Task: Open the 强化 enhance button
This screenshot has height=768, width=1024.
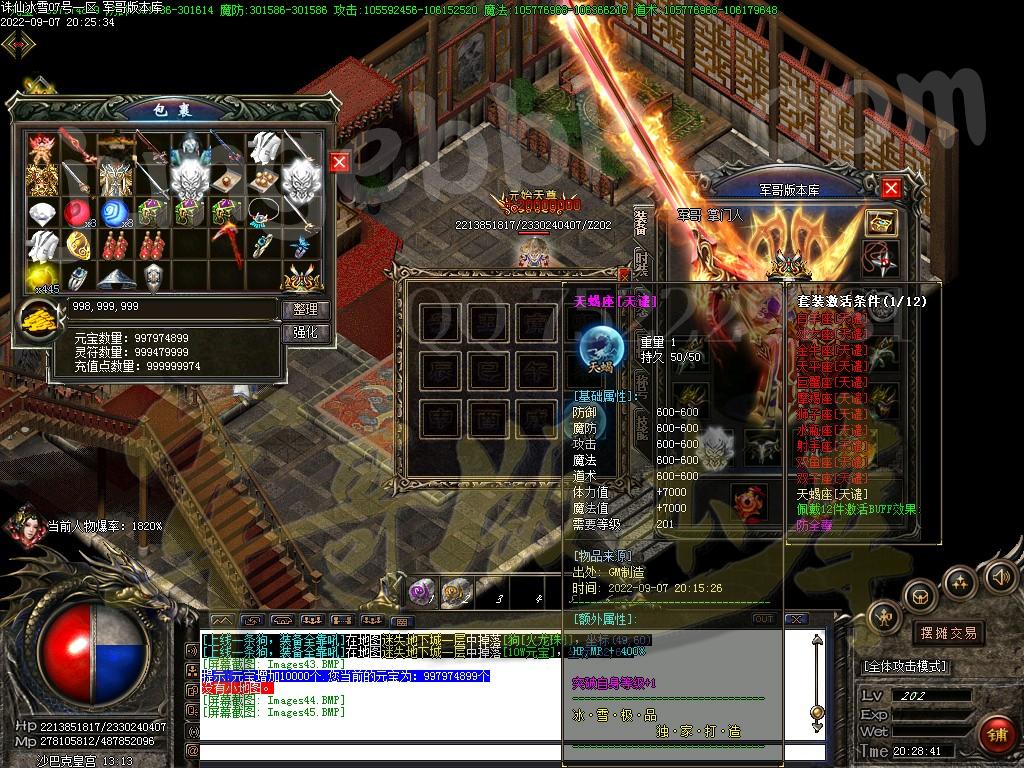Action: click(x=305, y=332)
